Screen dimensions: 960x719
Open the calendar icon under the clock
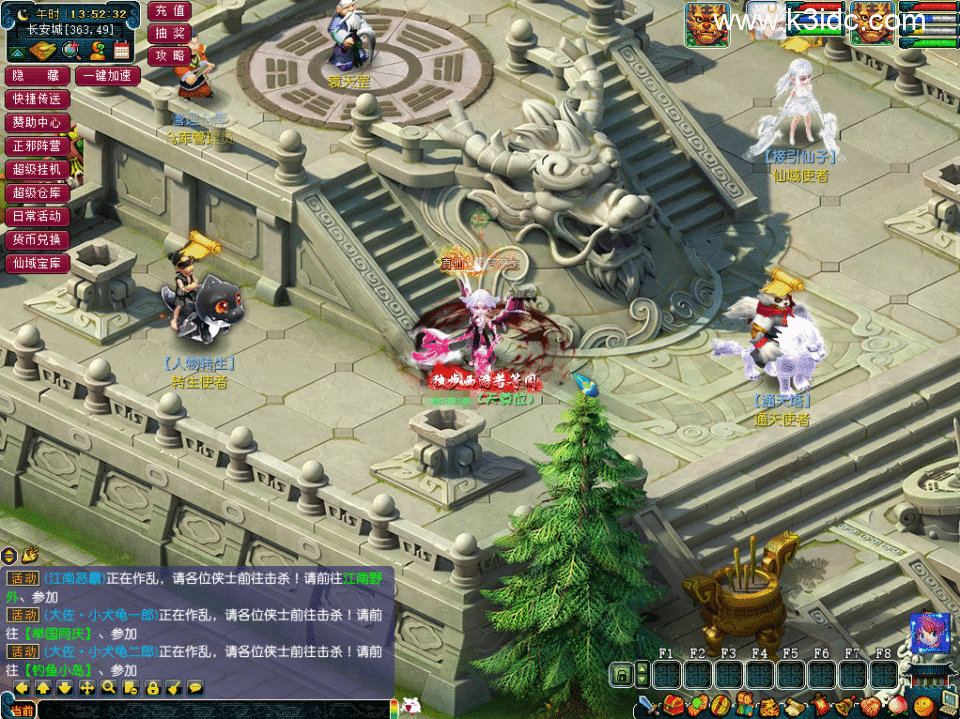[122, 50]
